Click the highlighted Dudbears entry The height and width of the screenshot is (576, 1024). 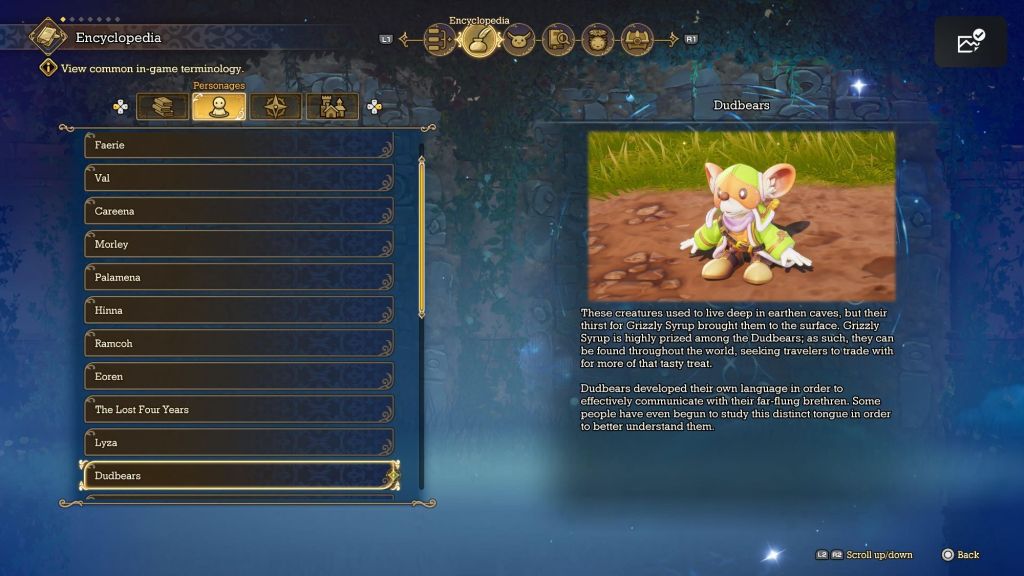[x=238, y=475]
